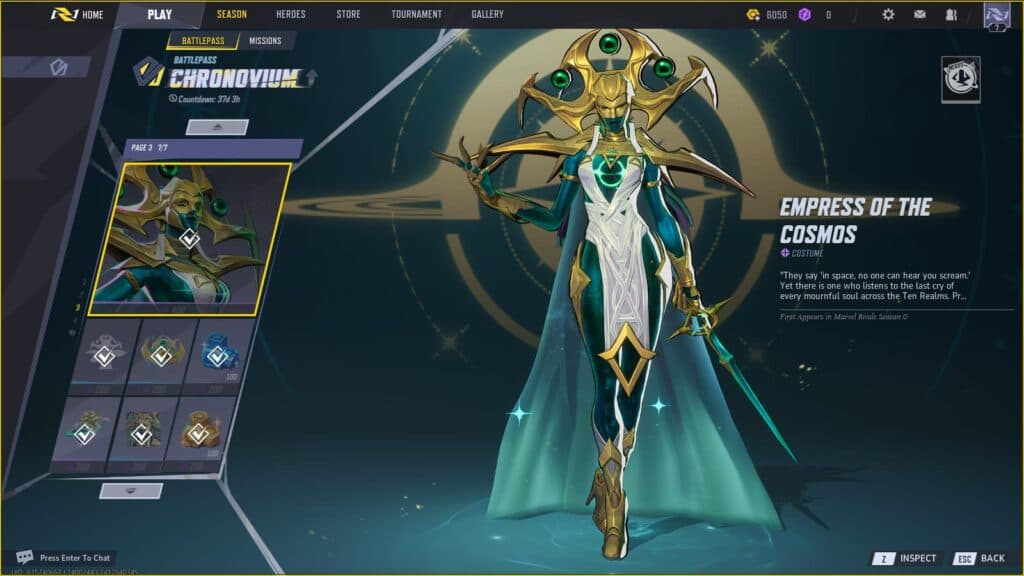Go to the previous battlepass page arrow
This screenshot has height=576, width=1024.
click(217, 127)
